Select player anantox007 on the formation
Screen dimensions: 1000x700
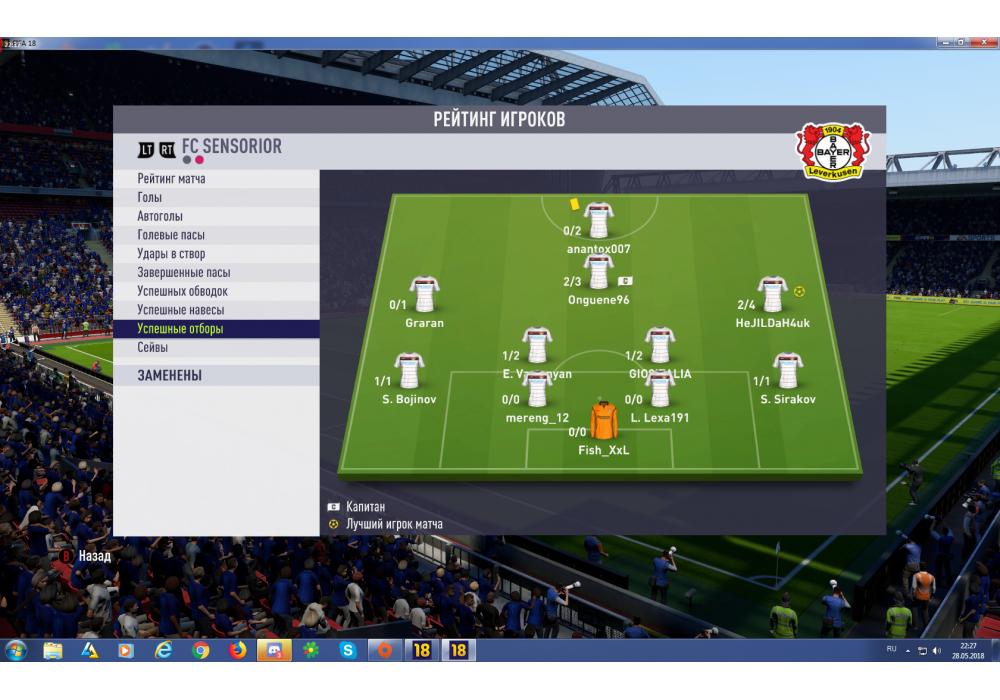[x=598, y=219]
